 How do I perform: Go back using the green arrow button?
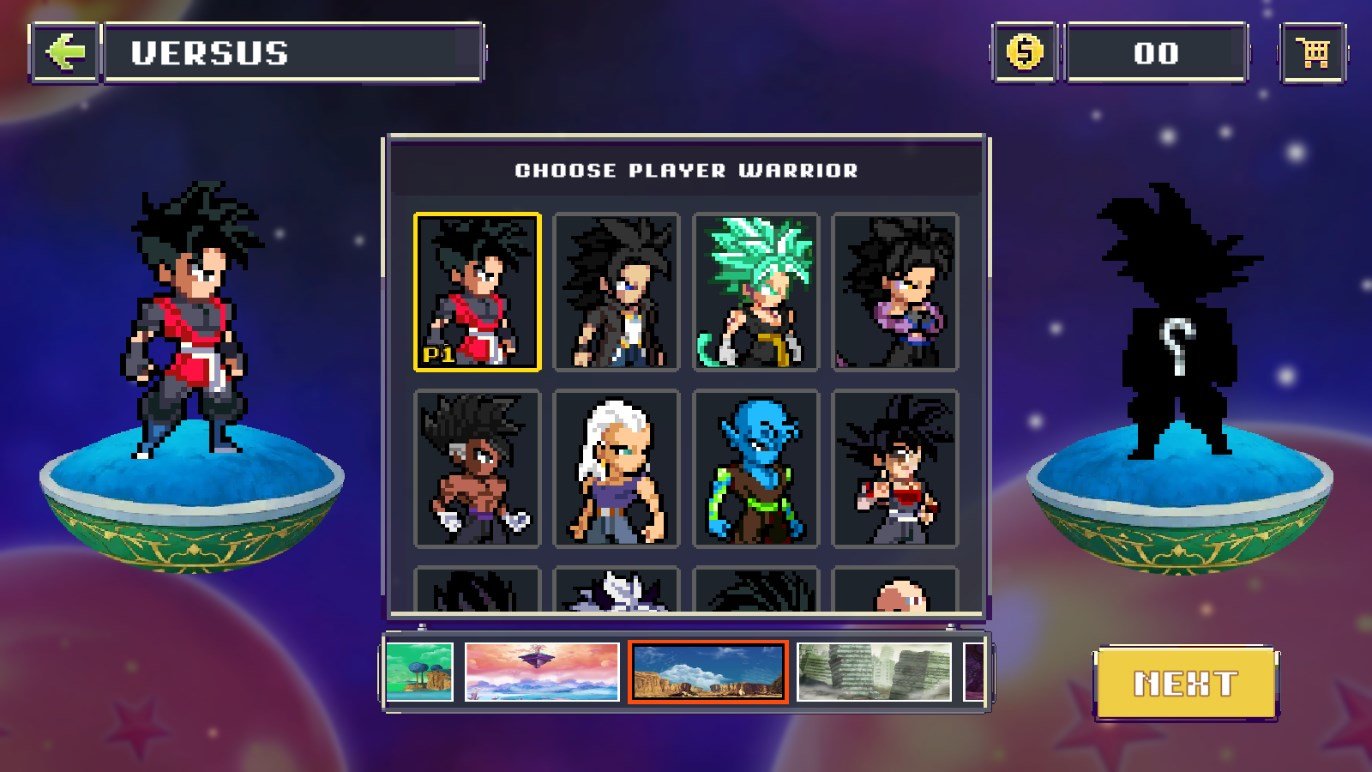pos(65,52)
